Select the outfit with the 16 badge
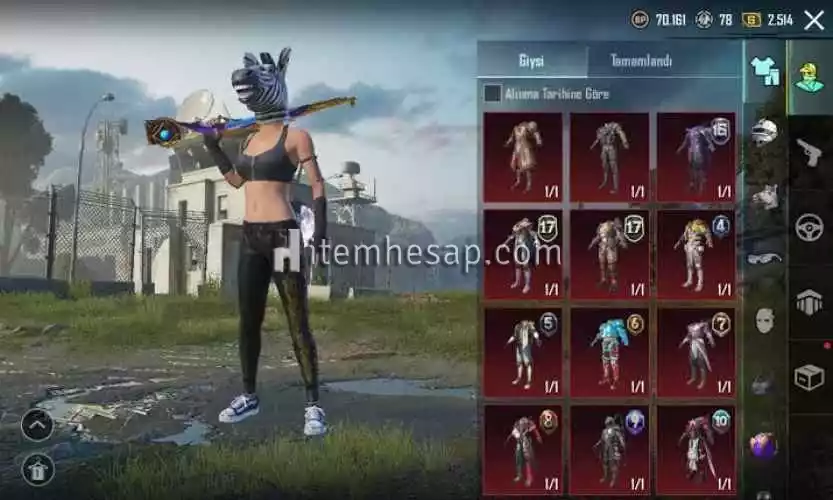 pyautogui.click(x=696, y=157)
